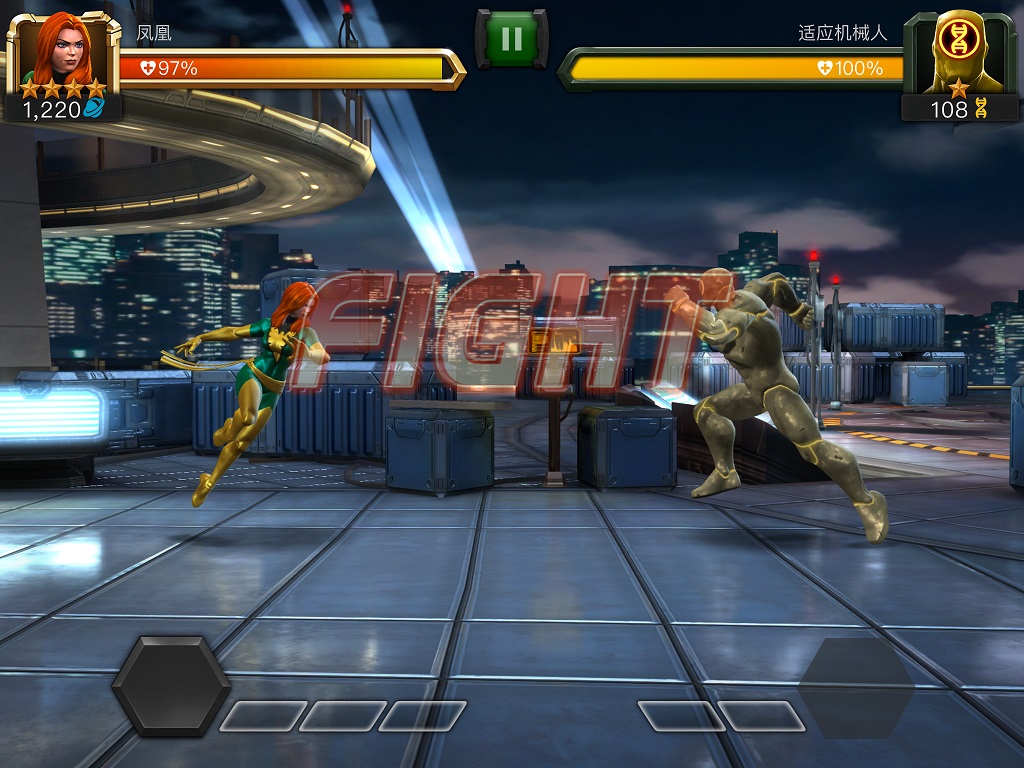This screenshot has width=1024, height=768.
Task: Pause the fight with the green button
Action: 511,39
